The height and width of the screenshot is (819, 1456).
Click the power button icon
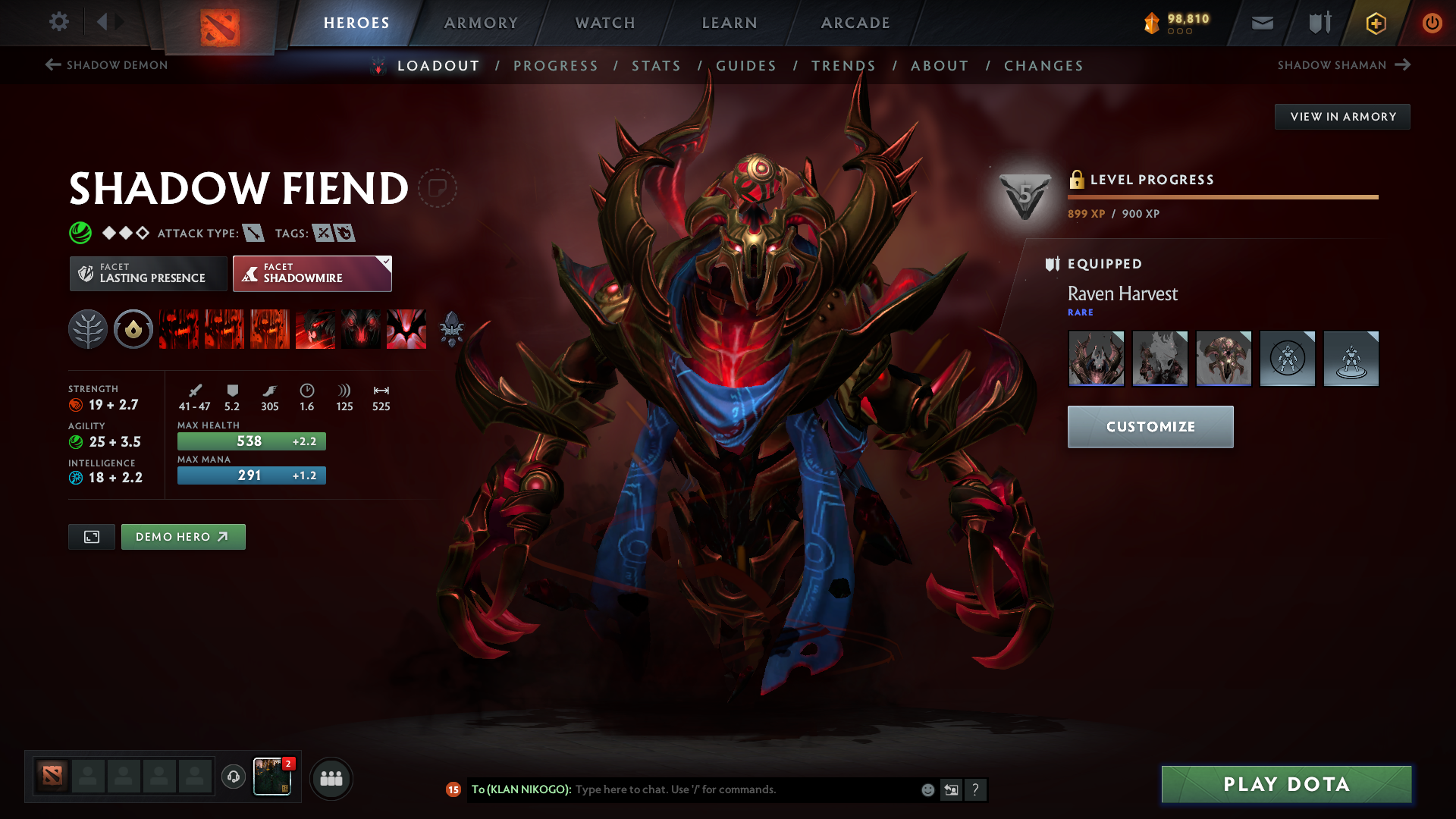pyautogui.click(x=1432, y=23)
